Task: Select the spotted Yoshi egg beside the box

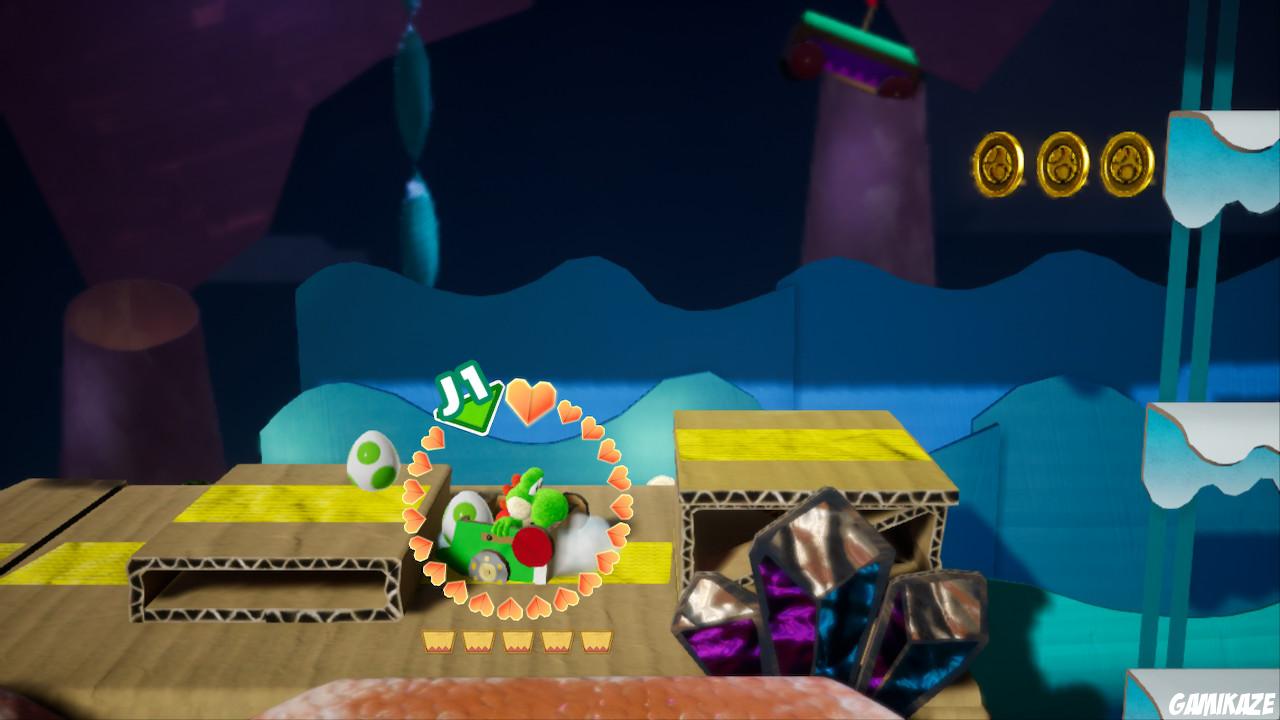Action: (369, 459)
